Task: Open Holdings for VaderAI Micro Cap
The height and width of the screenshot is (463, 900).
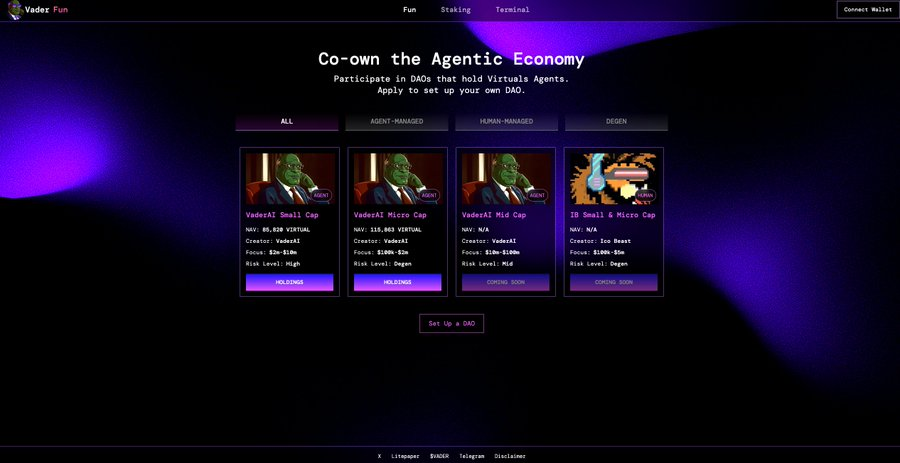Action: point(397,282)
